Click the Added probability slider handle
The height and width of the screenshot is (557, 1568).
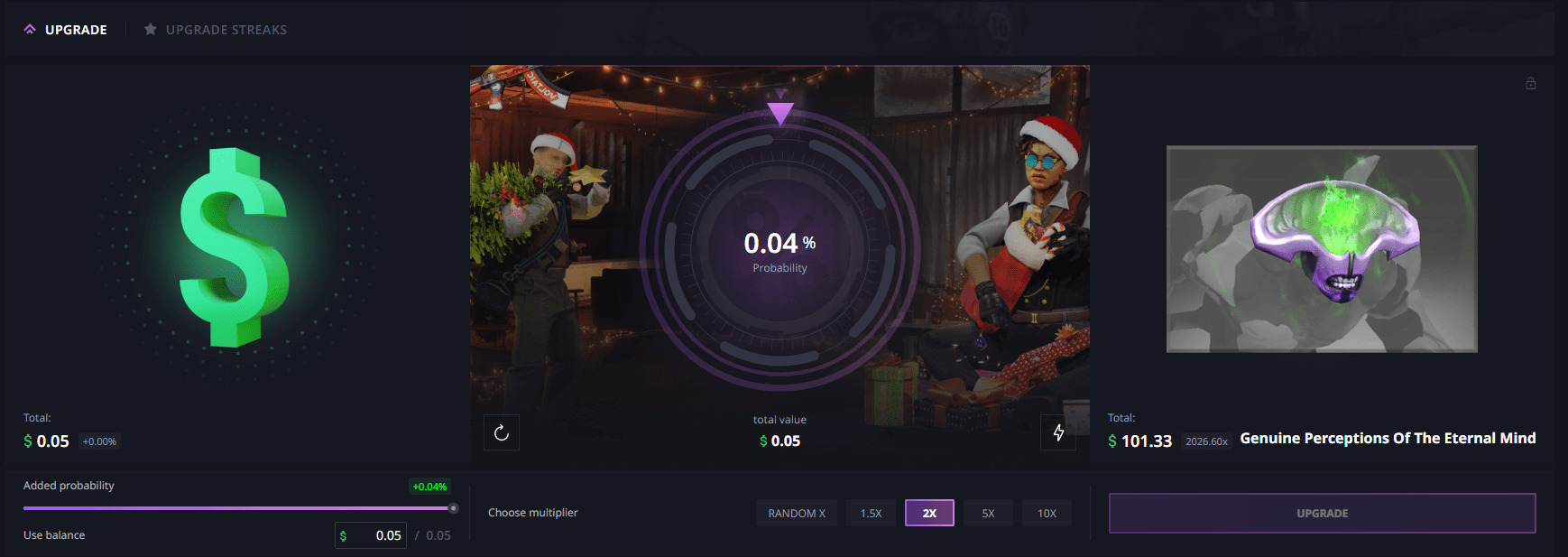[x=453, y=508]
